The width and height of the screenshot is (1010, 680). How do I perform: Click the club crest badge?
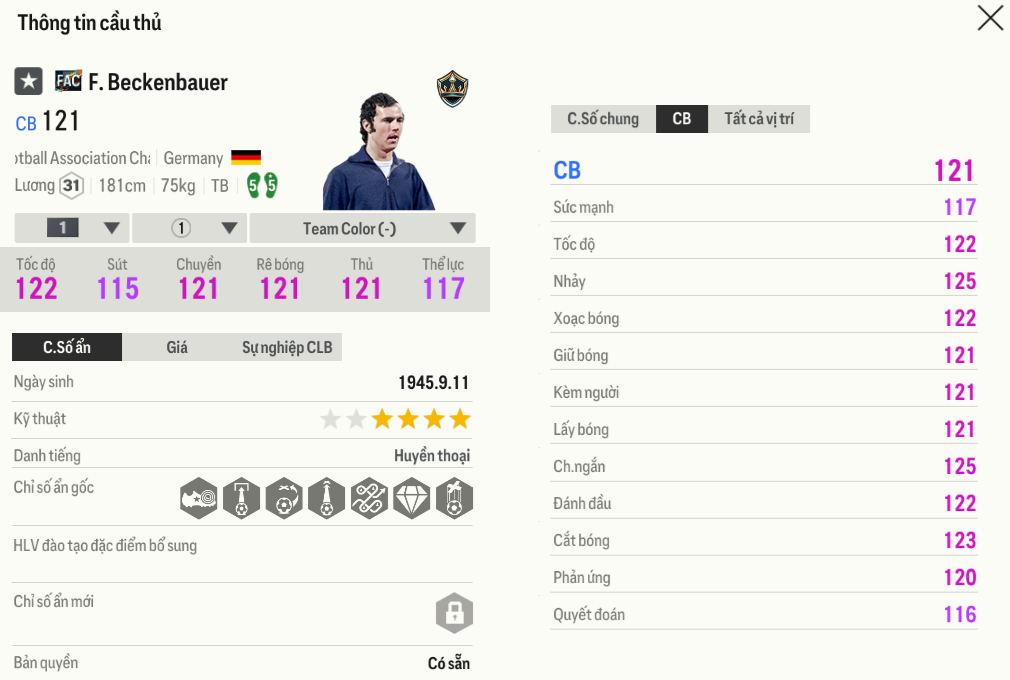[453, 89]
